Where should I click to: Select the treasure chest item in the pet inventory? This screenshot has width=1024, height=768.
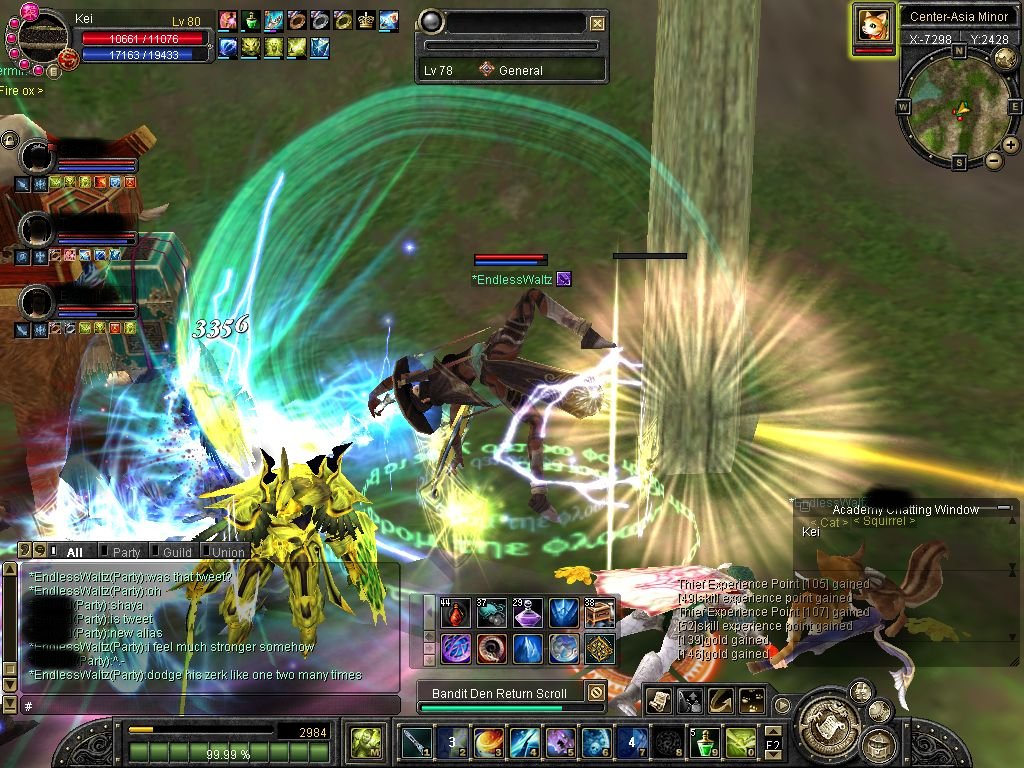[599, 613]
